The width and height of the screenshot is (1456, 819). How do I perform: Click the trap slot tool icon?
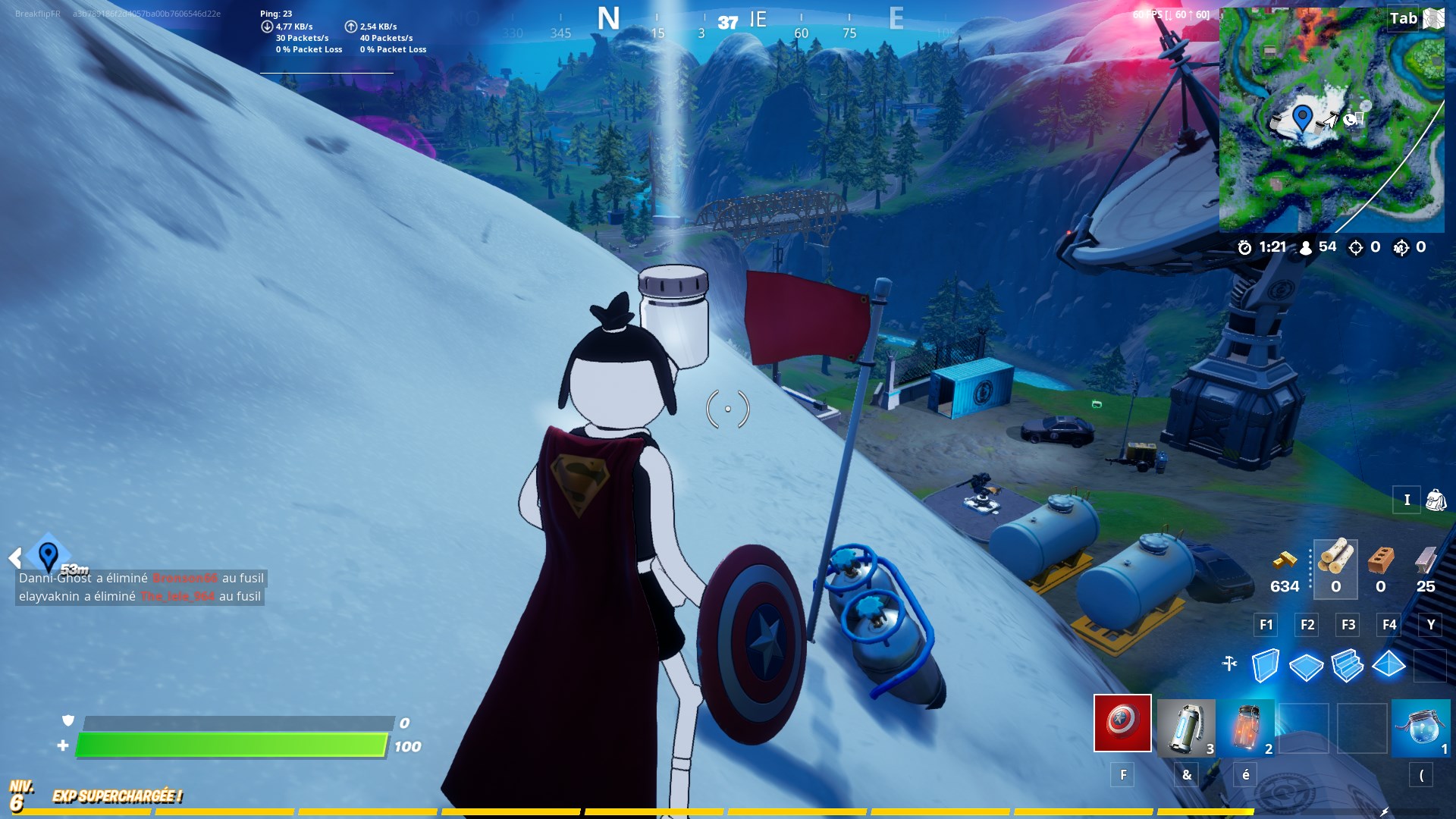click(1230, 662)
